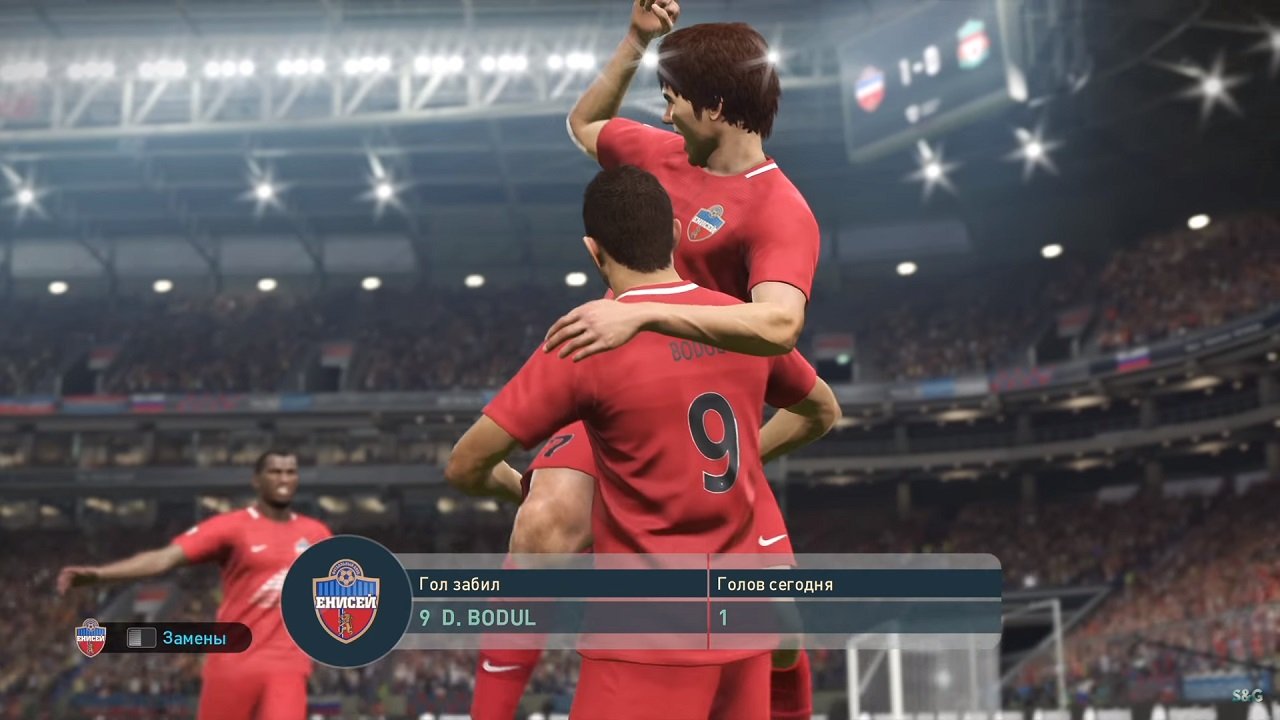Click the small Enisey crest beside Замены
The width and height of the screenshot is (1280, 720).
[x=90, y=637]
